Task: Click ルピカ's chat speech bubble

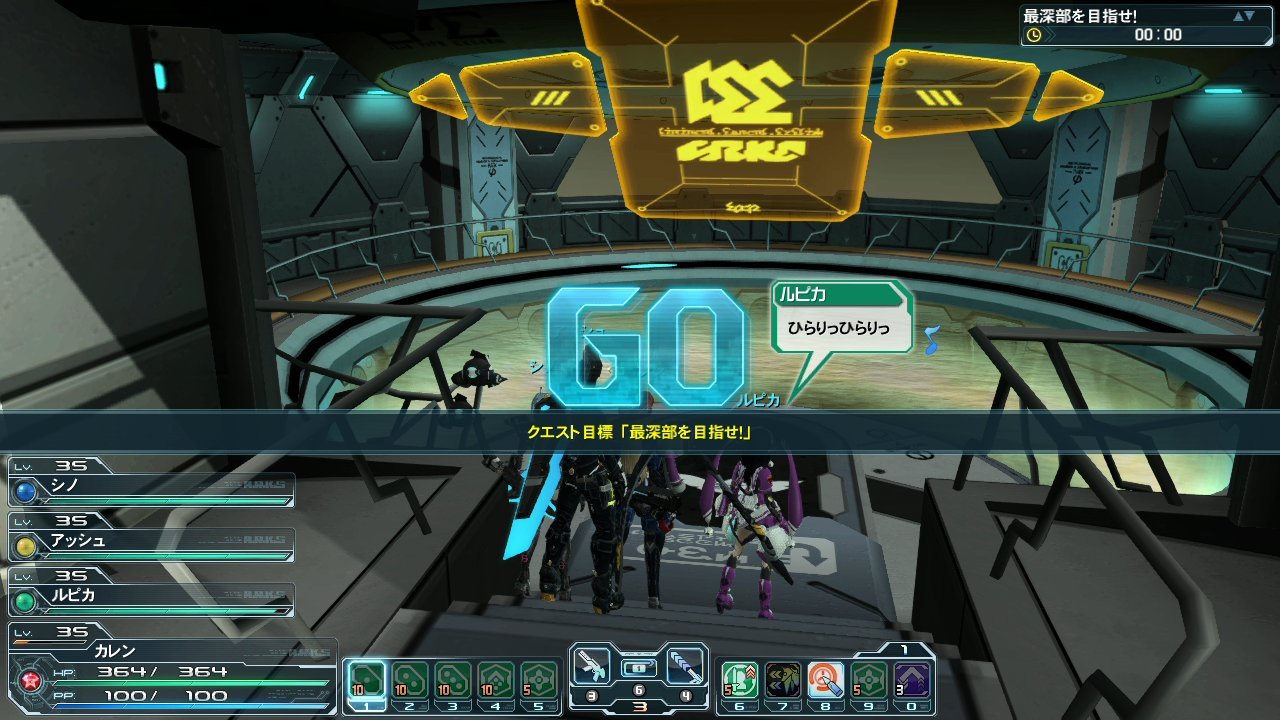Action: (842, 318)
